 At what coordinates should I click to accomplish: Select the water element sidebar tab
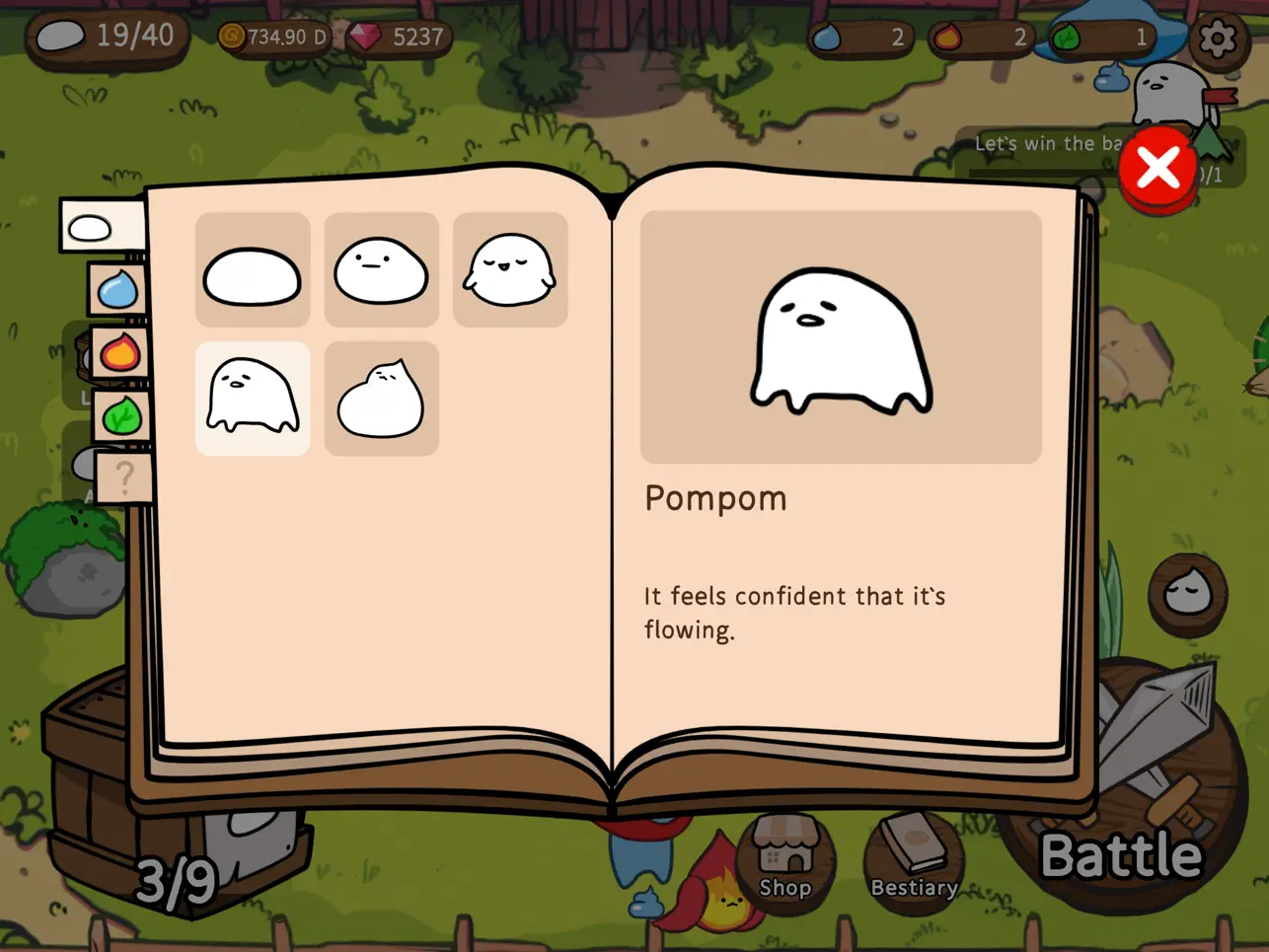pos(115,289)
